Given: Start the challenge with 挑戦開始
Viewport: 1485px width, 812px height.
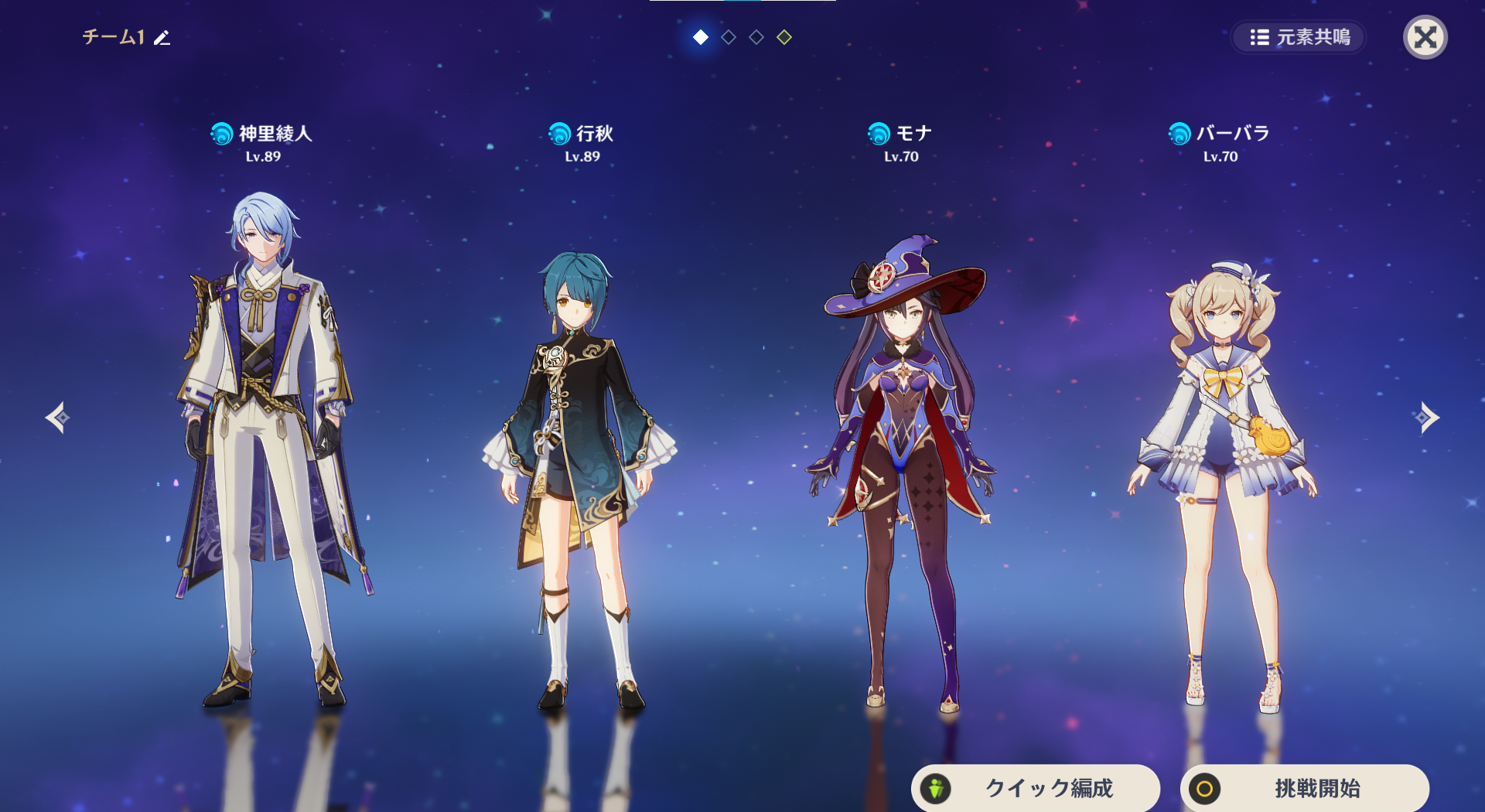Looking at the screenshot, I should point(1304,788).
